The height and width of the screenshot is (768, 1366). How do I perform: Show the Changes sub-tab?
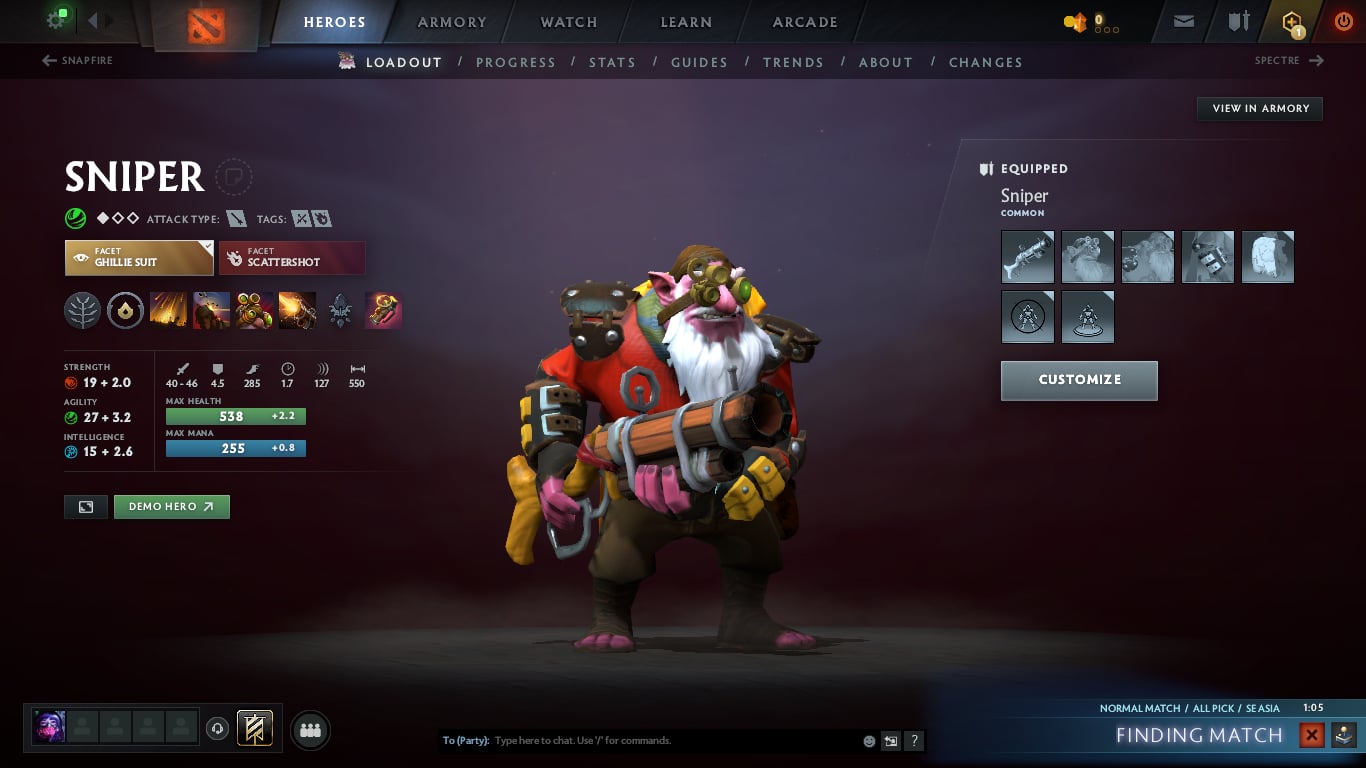click(x=985, y=62)
